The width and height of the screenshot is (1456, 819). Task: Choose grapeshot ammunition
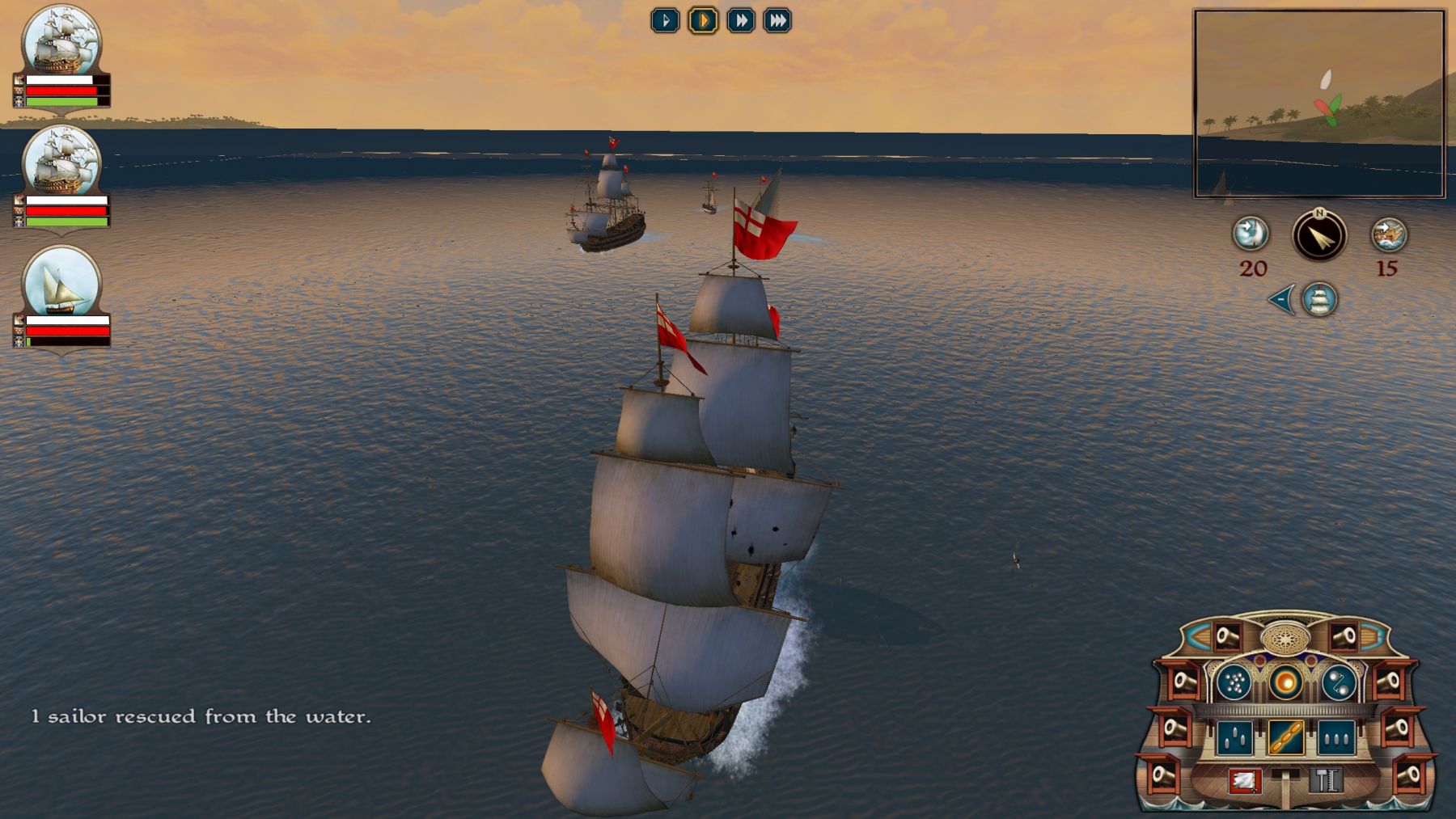coord(1234,683)
